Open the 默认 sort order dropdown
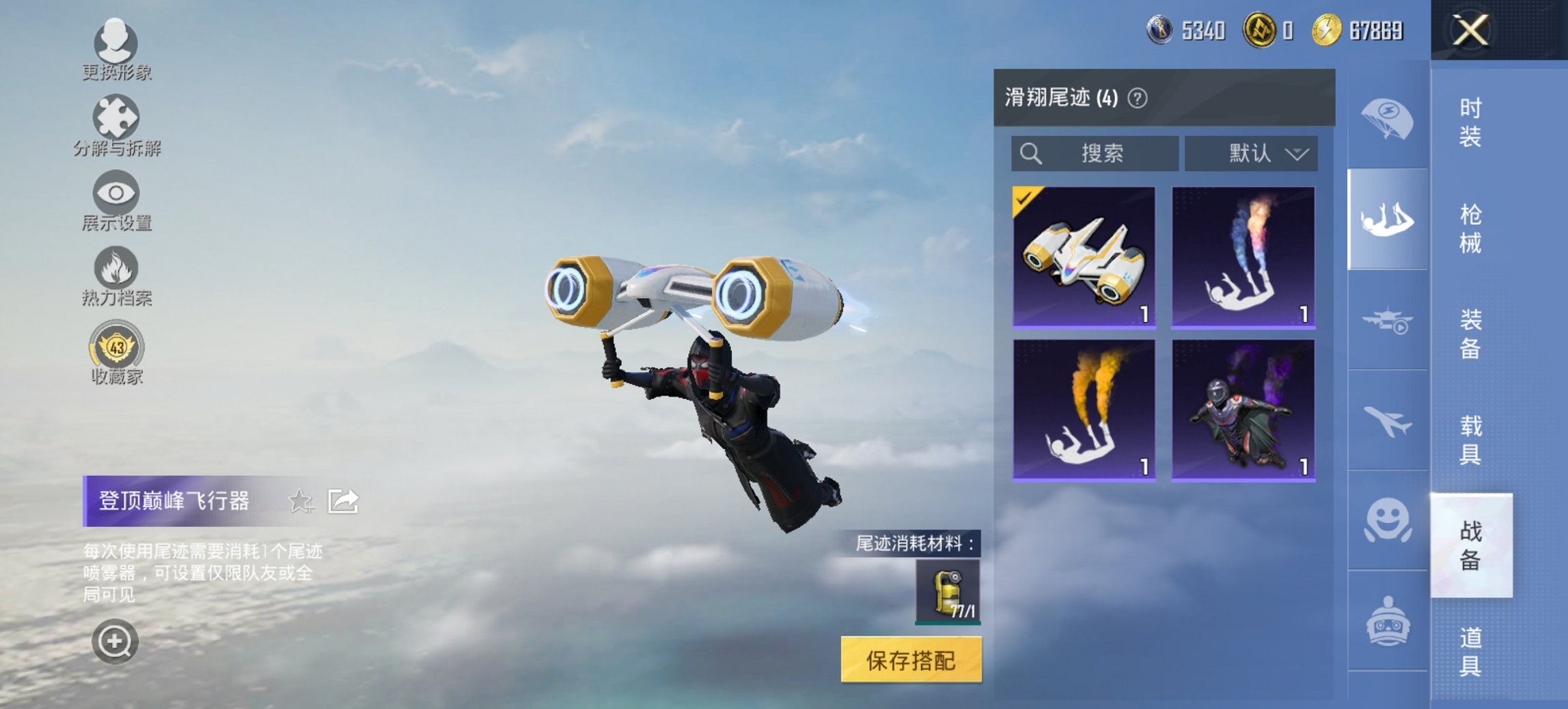 [1254, 153]
